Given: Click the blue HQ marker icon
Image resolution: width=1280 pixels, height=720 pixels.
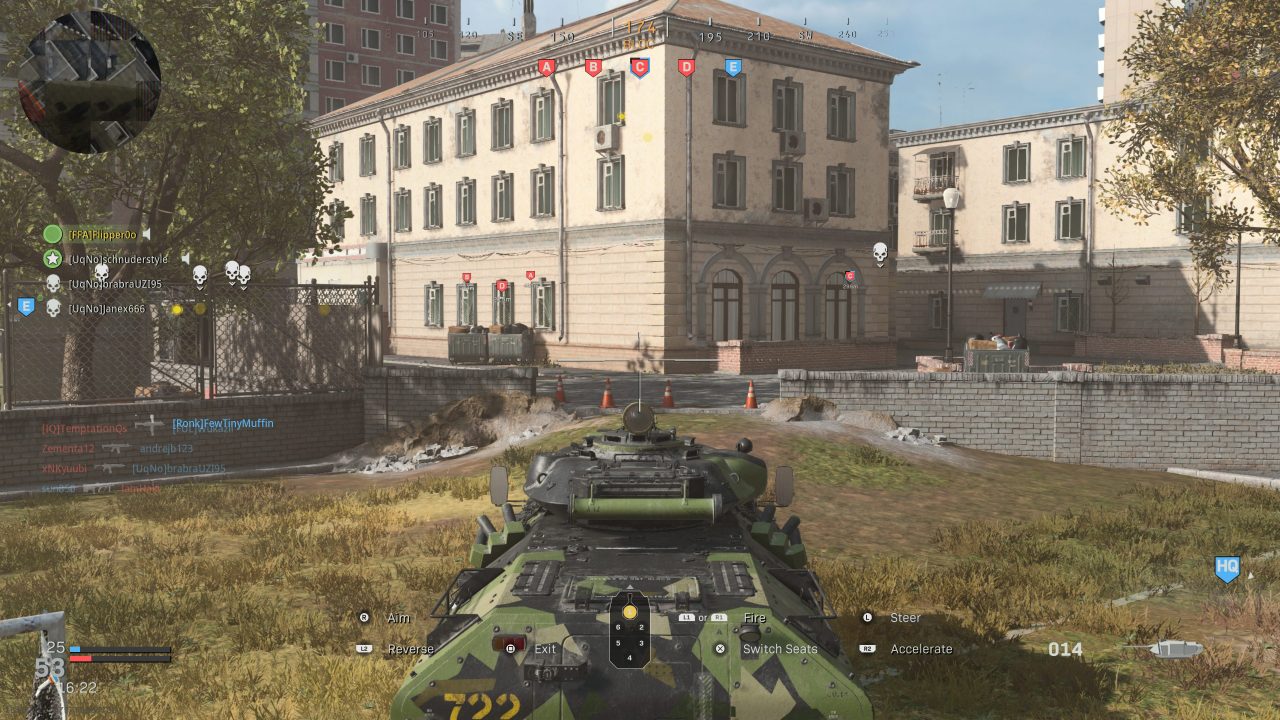Looking at the screenshot, I should [x=1227, y=569].
